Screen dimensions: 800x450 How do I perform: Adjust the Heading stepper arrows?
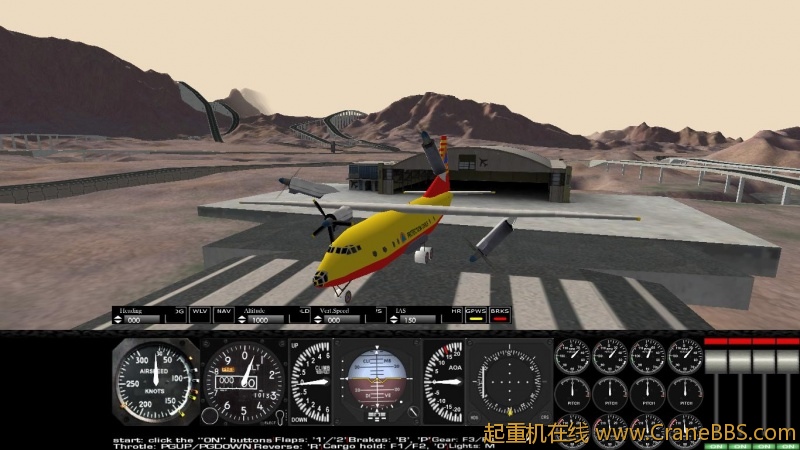tap(118, 320)
